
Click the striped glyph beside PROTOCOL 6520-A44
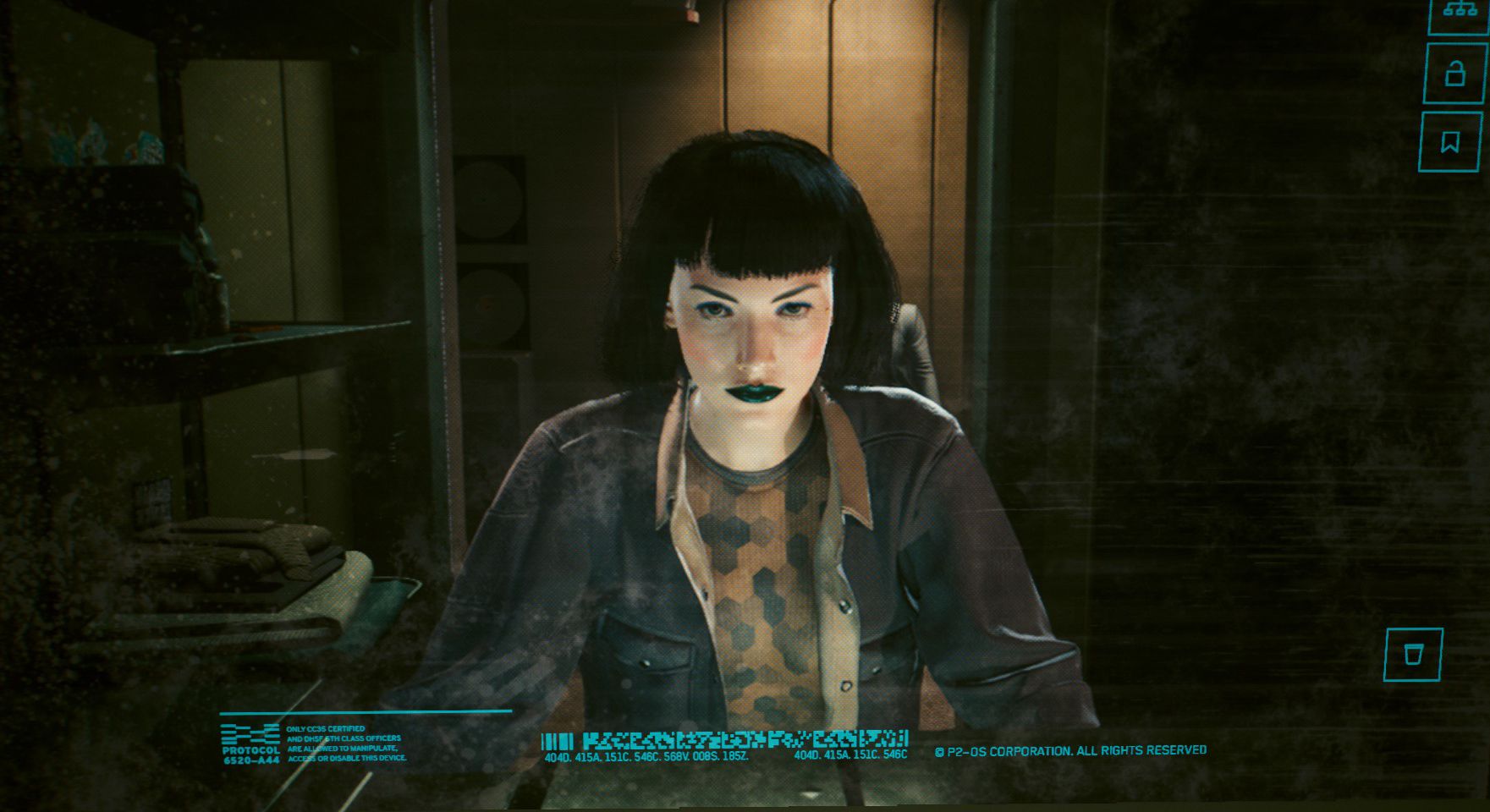pos(250,735)
